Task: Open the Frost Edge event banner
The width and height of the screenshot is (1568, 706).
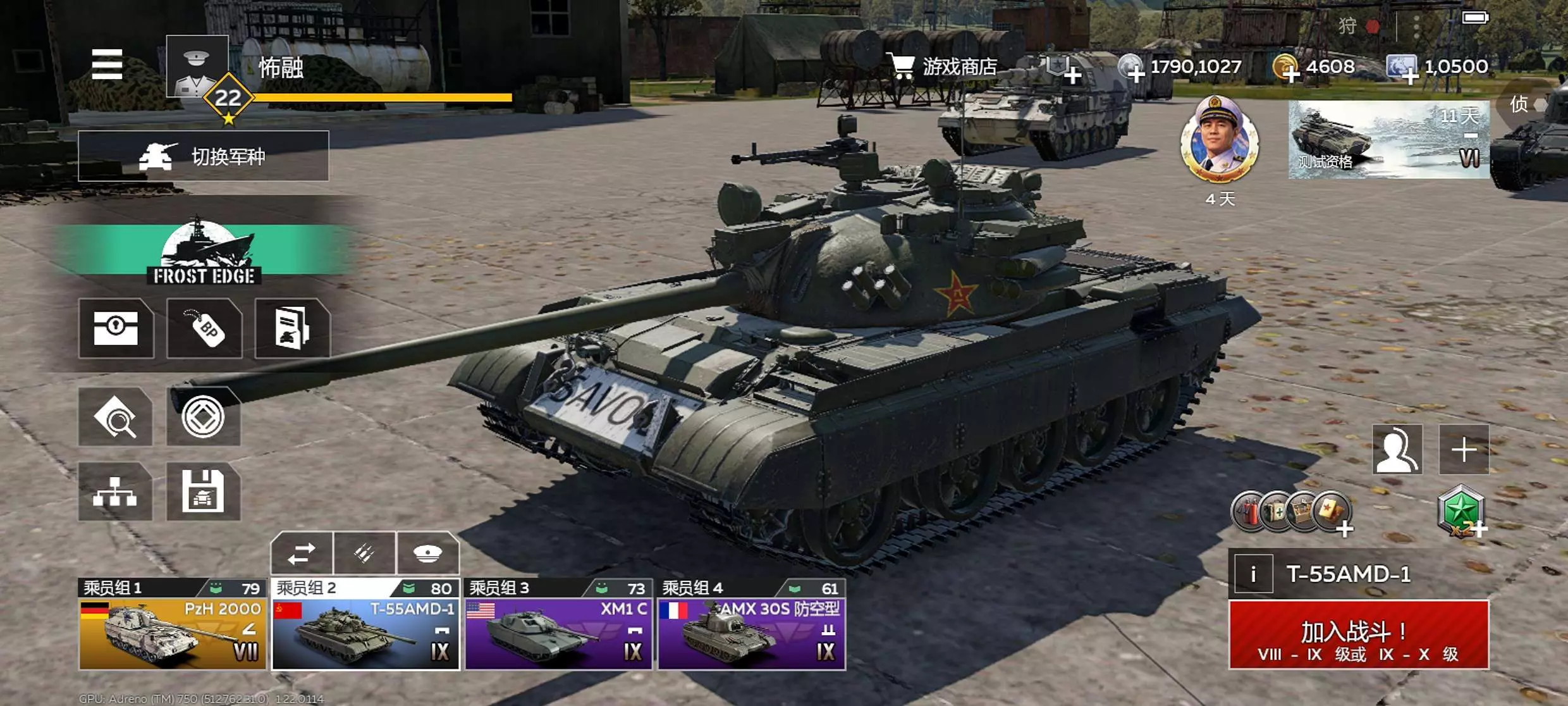Action: 204,252
